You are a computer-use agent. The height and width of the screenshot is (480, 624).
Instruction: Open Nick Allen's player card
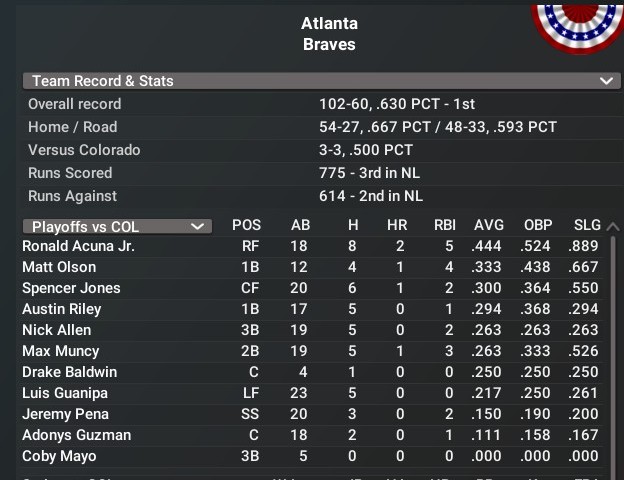pyautogui.click(x=56, y=330)
